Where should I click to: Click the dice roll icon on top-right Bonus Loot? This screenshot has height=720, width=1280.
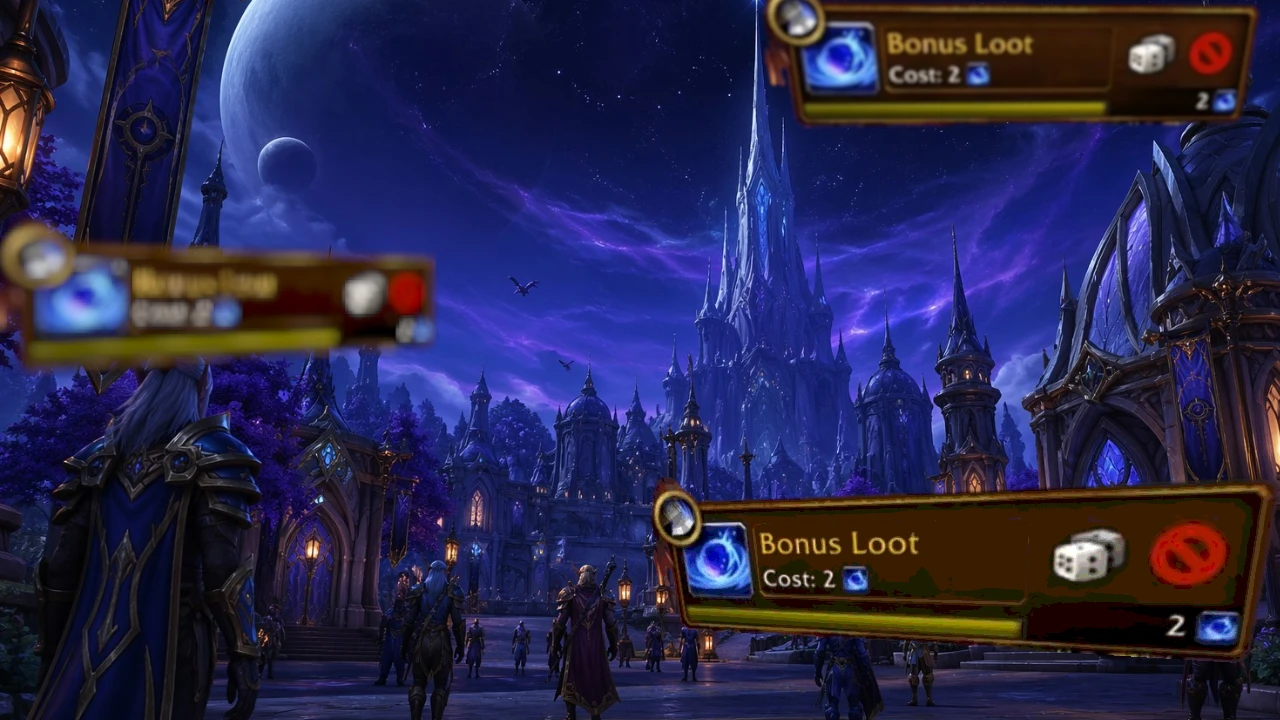pyautogui.click(x=1151, y=57)
